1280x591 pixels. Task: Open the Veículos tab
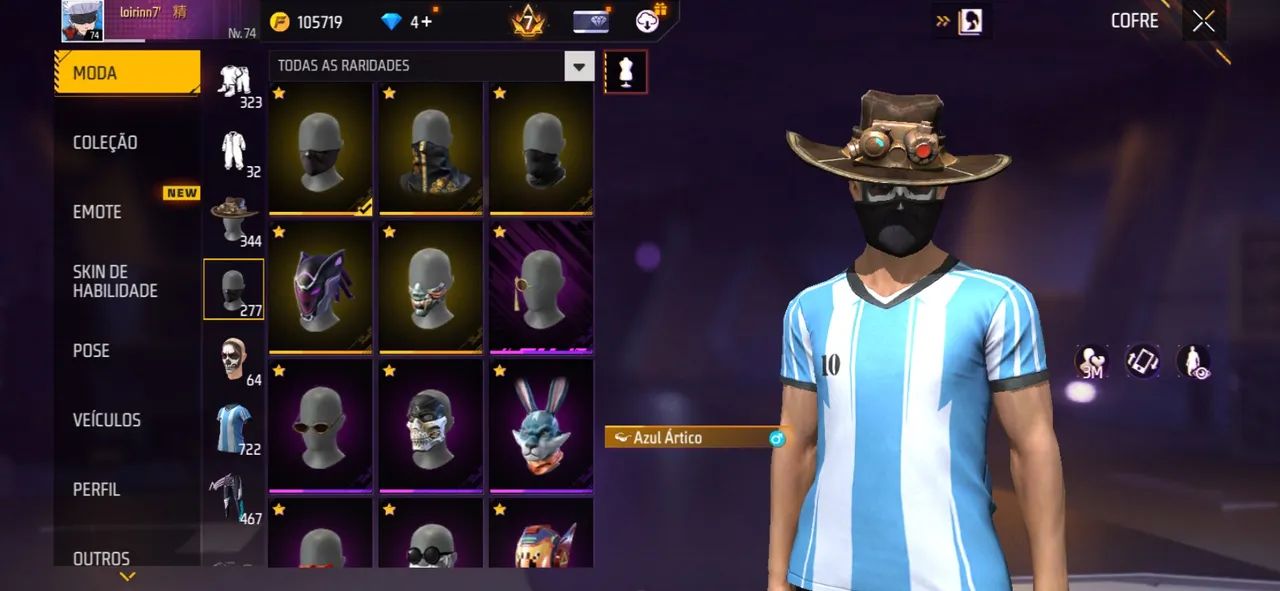point(106,420)
